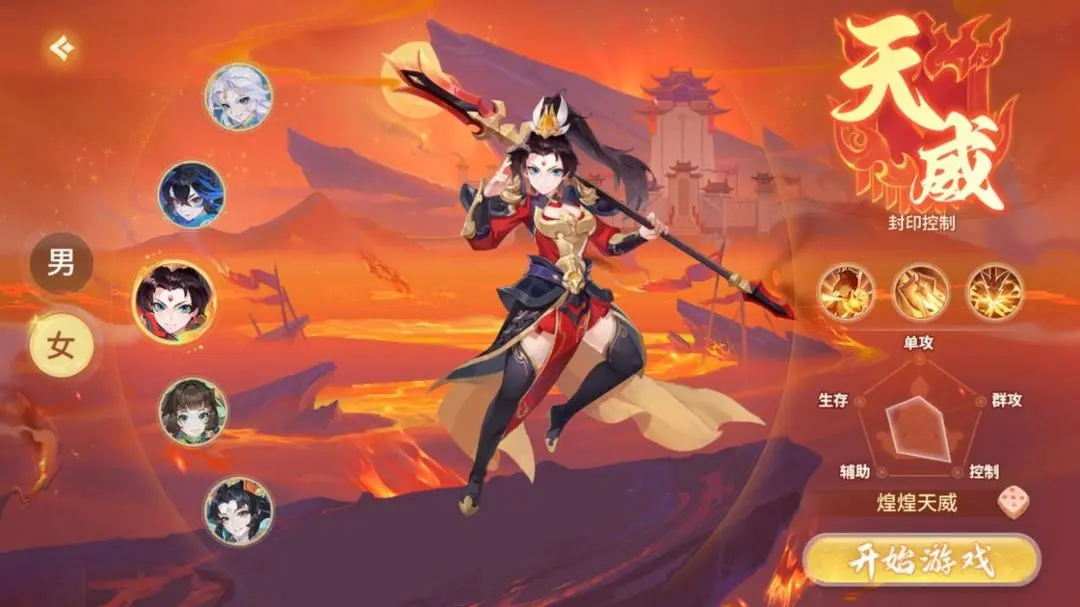Click the 开始游戏 start game button
1080x607 pixels.
[922, 561]
